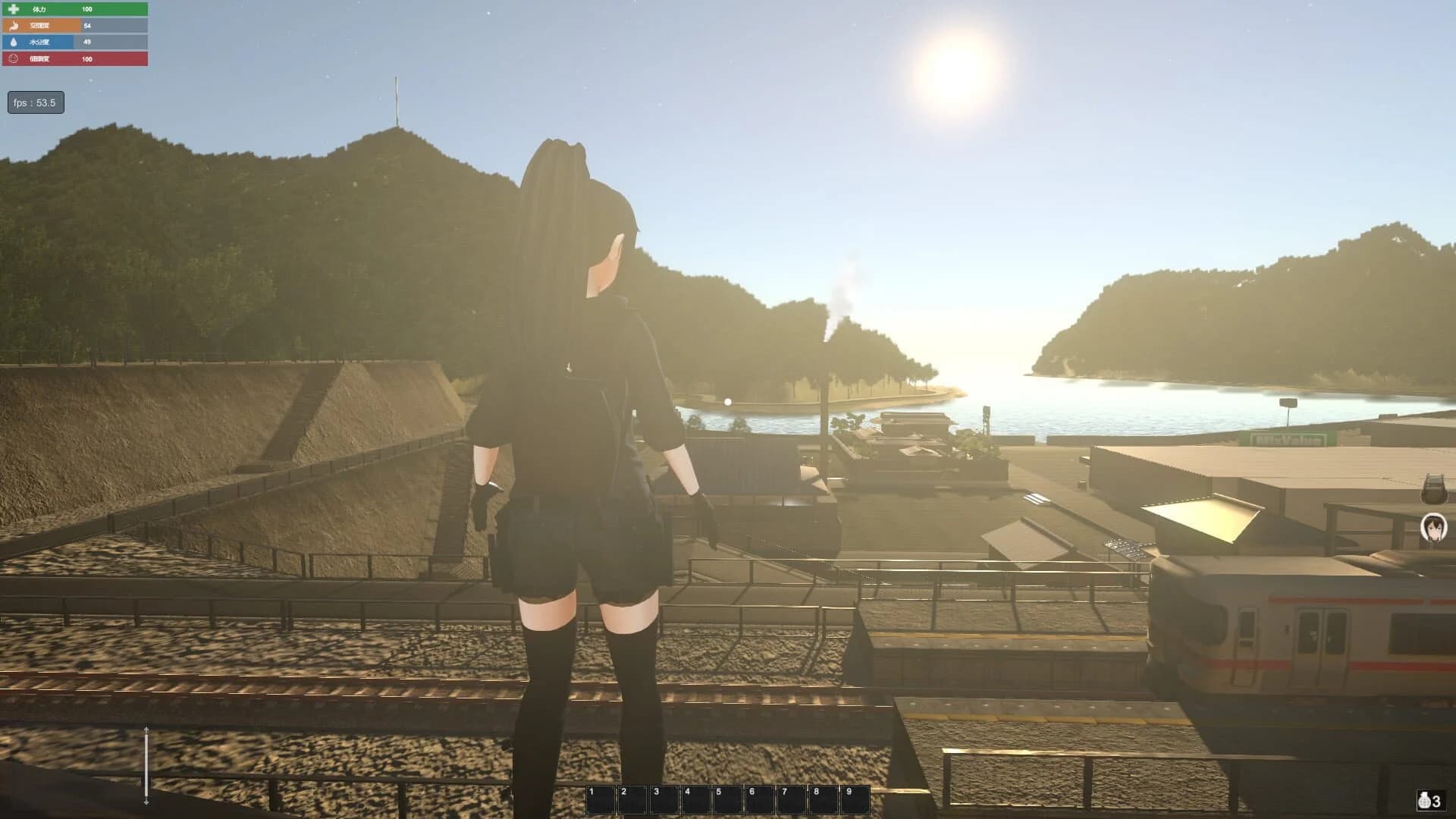Click the fps : 53.5 counter box
1456x819 pixels.
click(34, 101)
